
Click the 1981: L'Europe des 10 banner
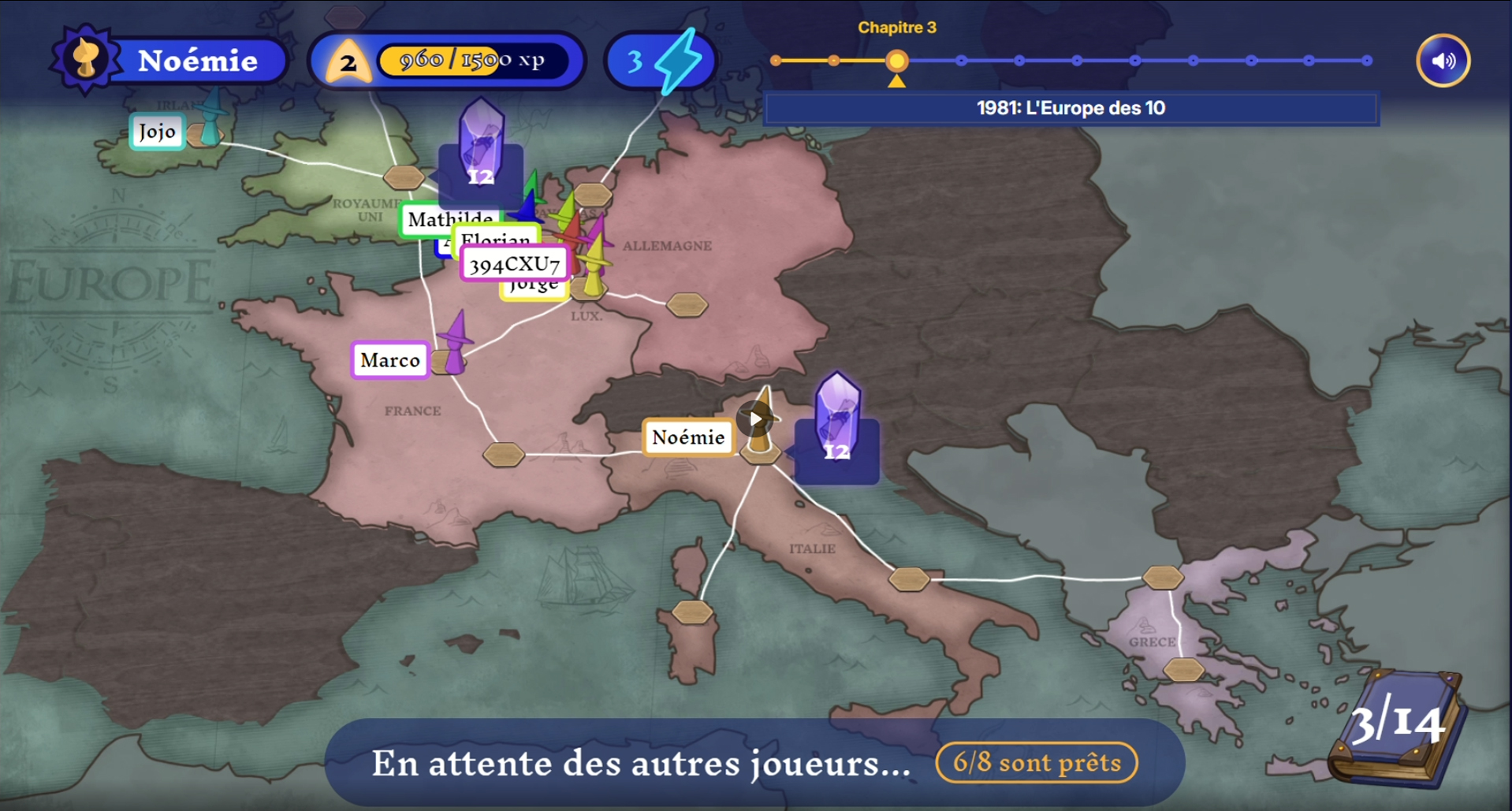pyautogui.click(x=1071, y=108)
